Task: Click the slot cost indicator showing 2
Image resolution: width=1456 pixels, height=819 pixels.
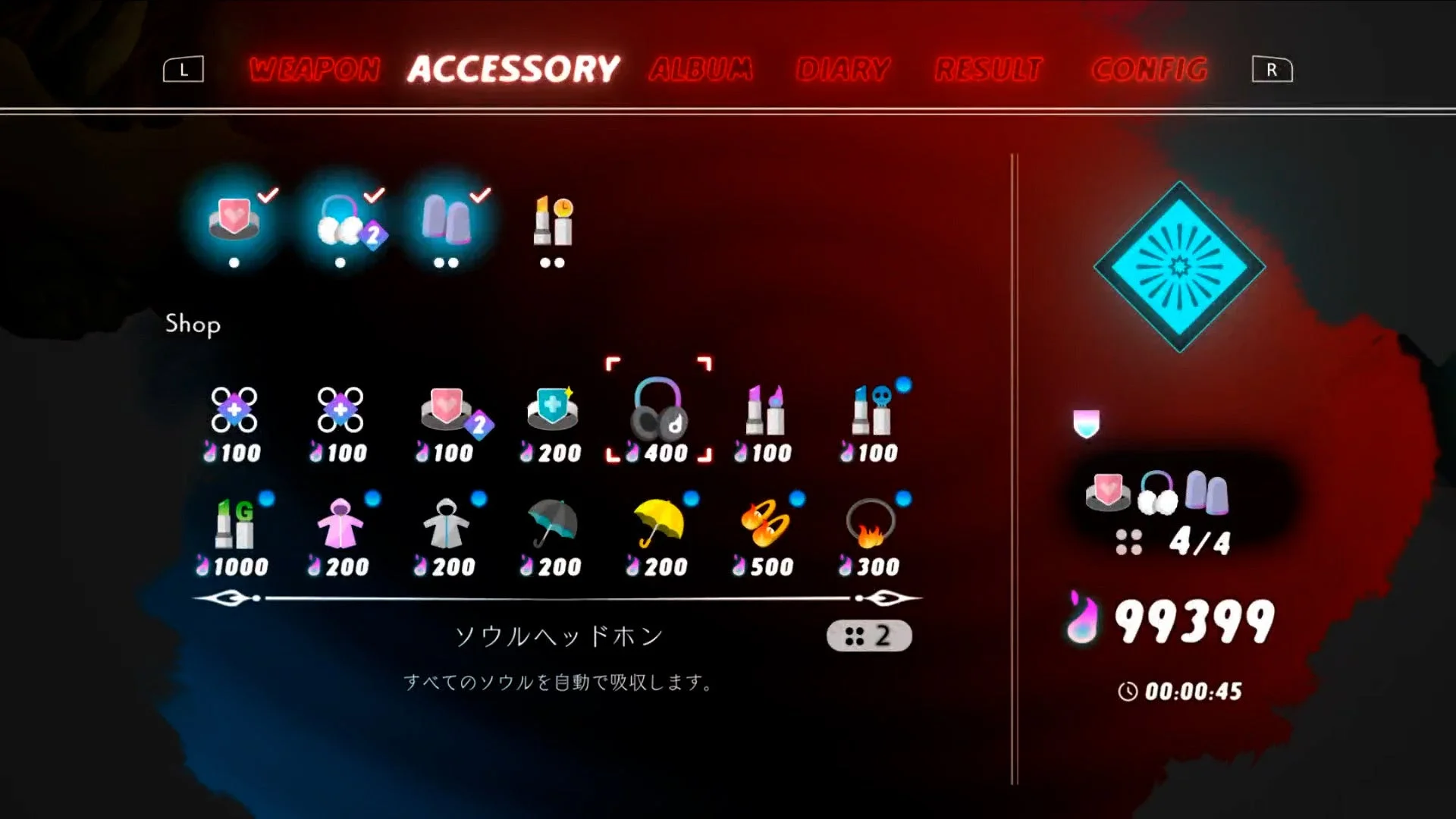Action: point(869,636)
